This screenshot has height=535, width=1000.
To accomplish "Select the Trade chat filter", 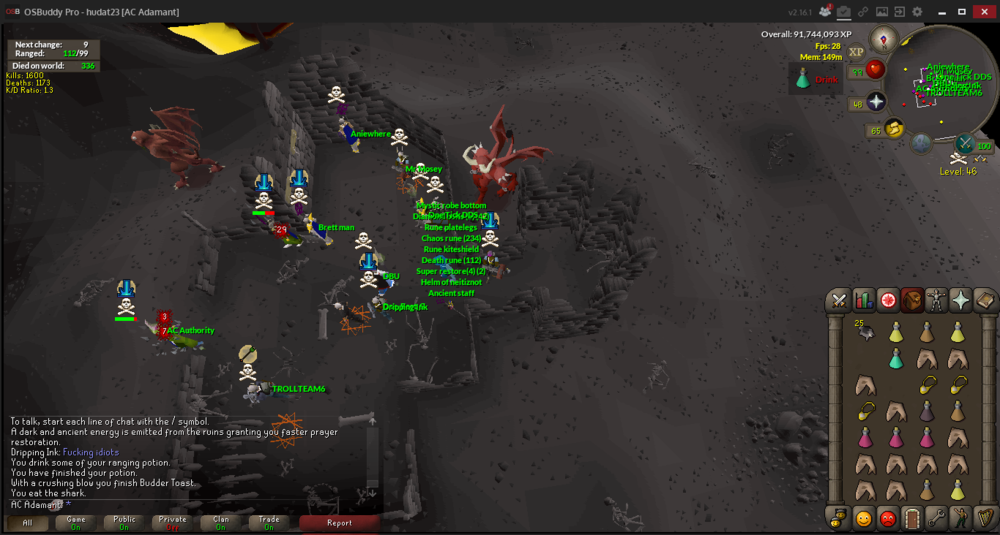I will 268,522.
